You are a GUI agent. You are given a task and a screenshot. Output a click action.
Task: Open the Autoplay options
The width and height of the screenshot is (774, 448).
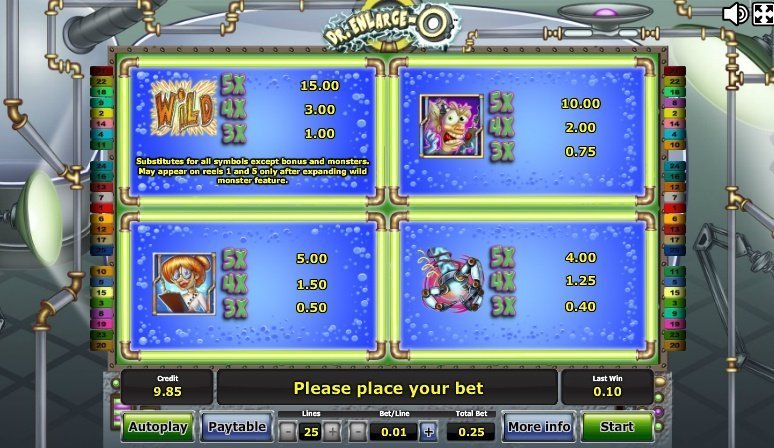coord(158,427)
